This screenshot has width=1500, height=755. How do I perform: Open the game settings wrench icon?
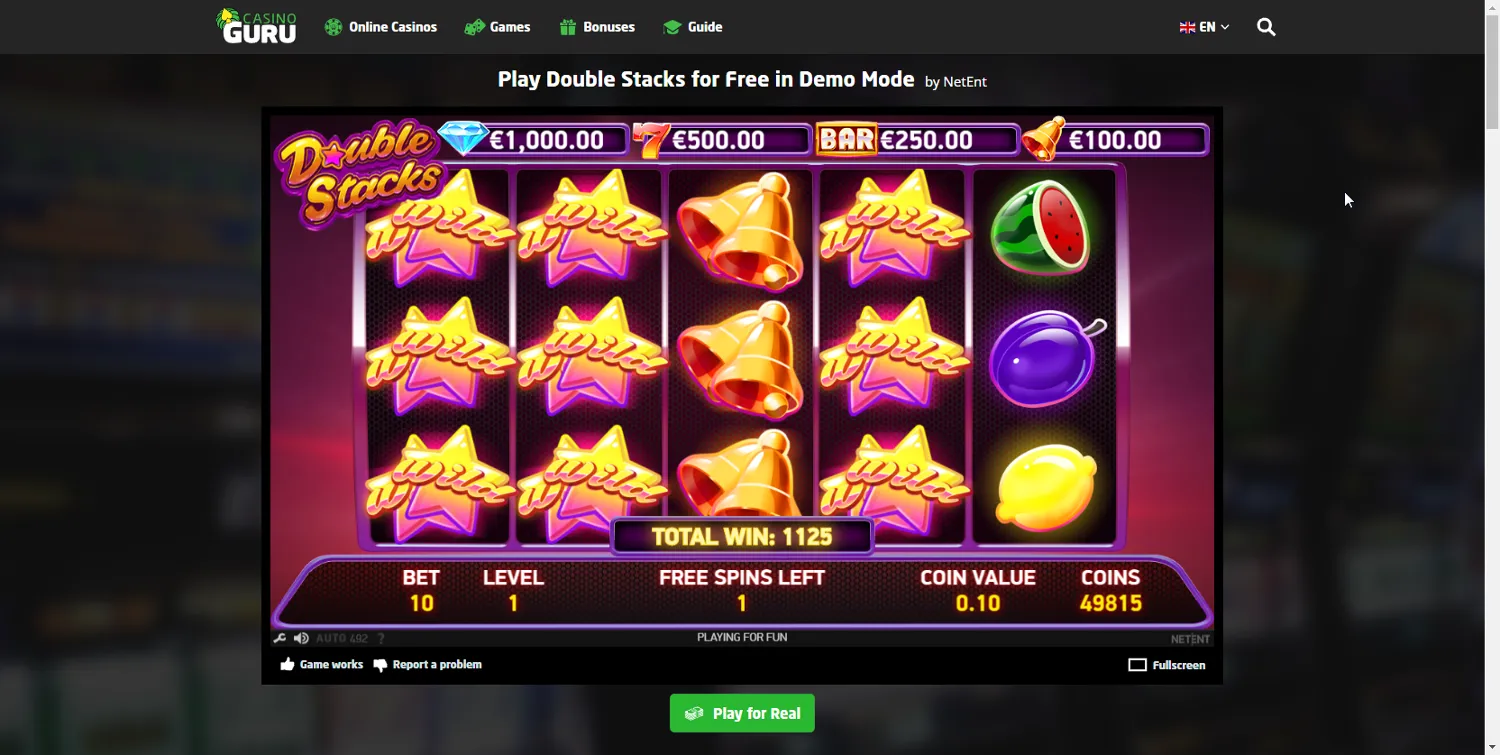tap(281, 637)
